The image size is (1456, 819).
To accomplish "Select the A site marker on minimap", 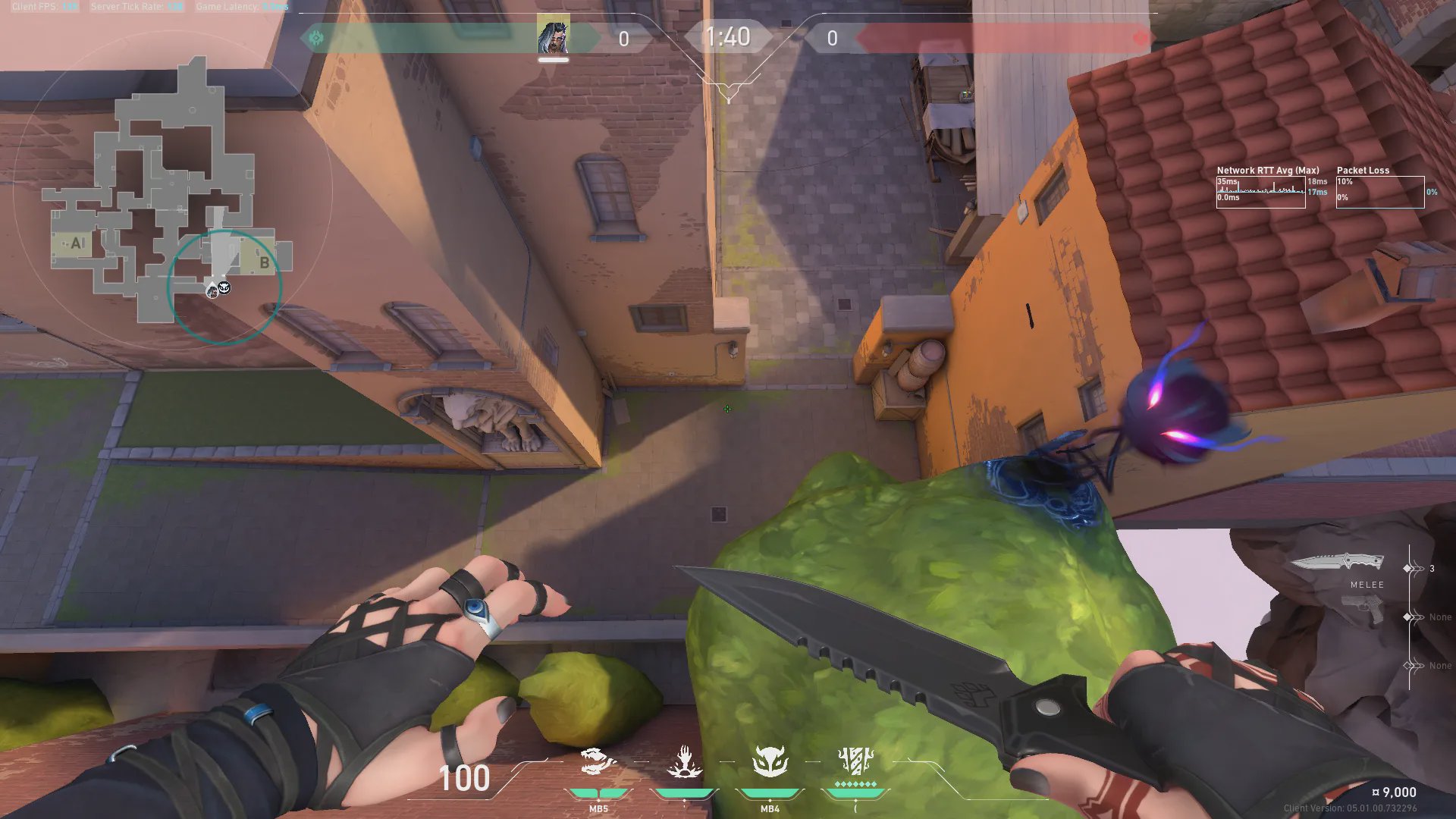I will tap(76, 243).
